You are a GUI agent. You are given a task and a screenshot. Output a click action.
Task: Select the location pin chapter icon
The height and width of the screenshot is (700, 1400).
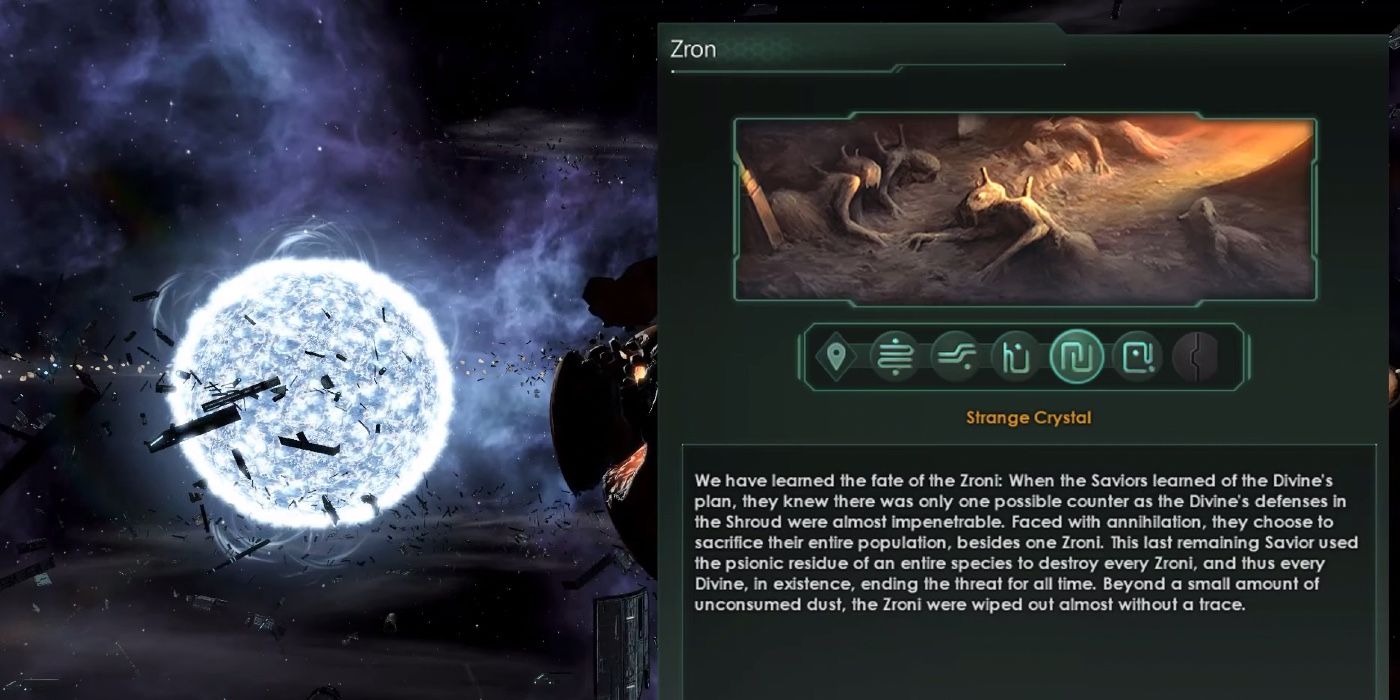click(836, 357)
